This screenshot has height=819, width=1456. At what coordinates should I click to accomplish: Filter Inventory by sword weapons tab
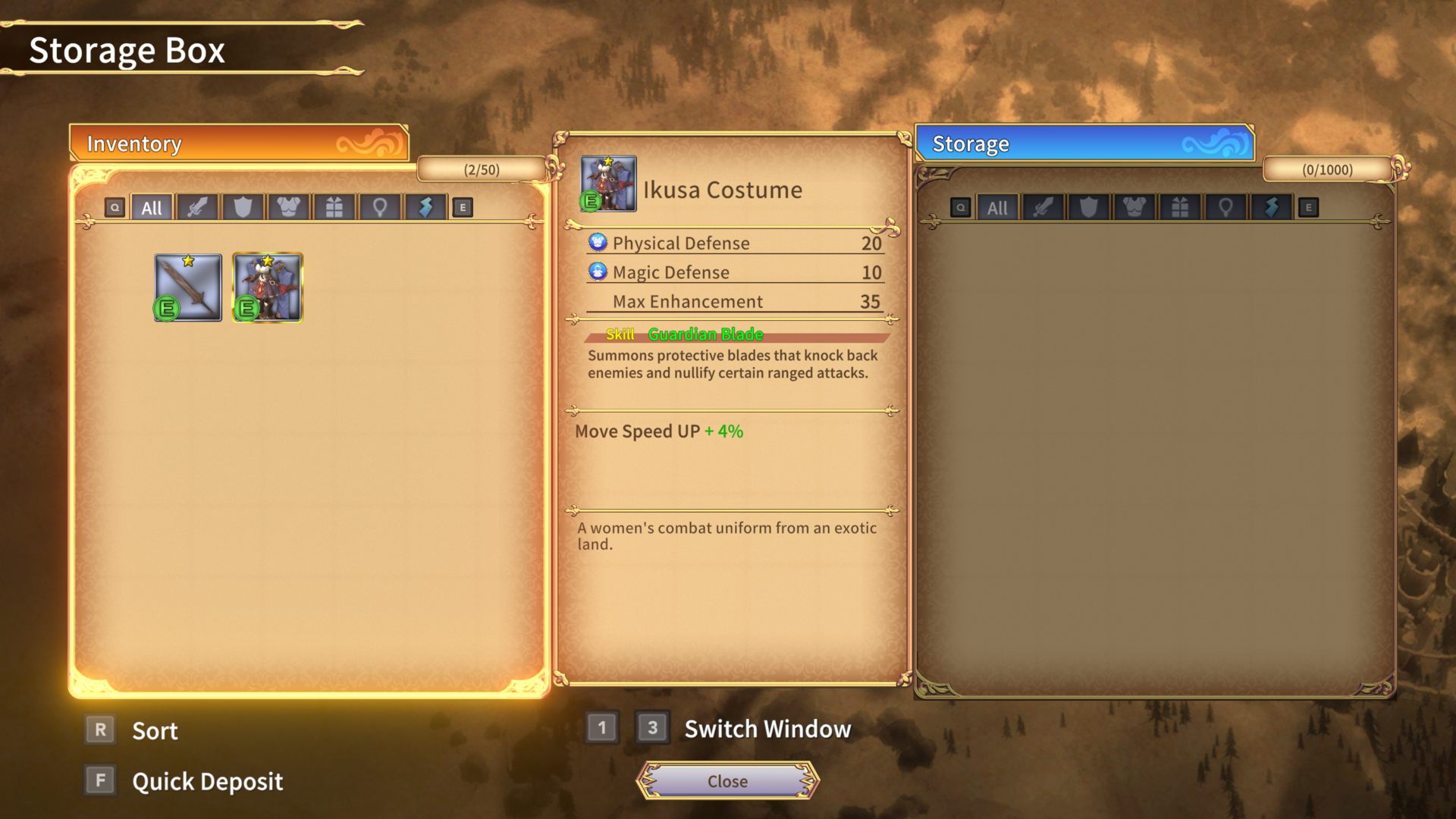[x=197, y=208]
